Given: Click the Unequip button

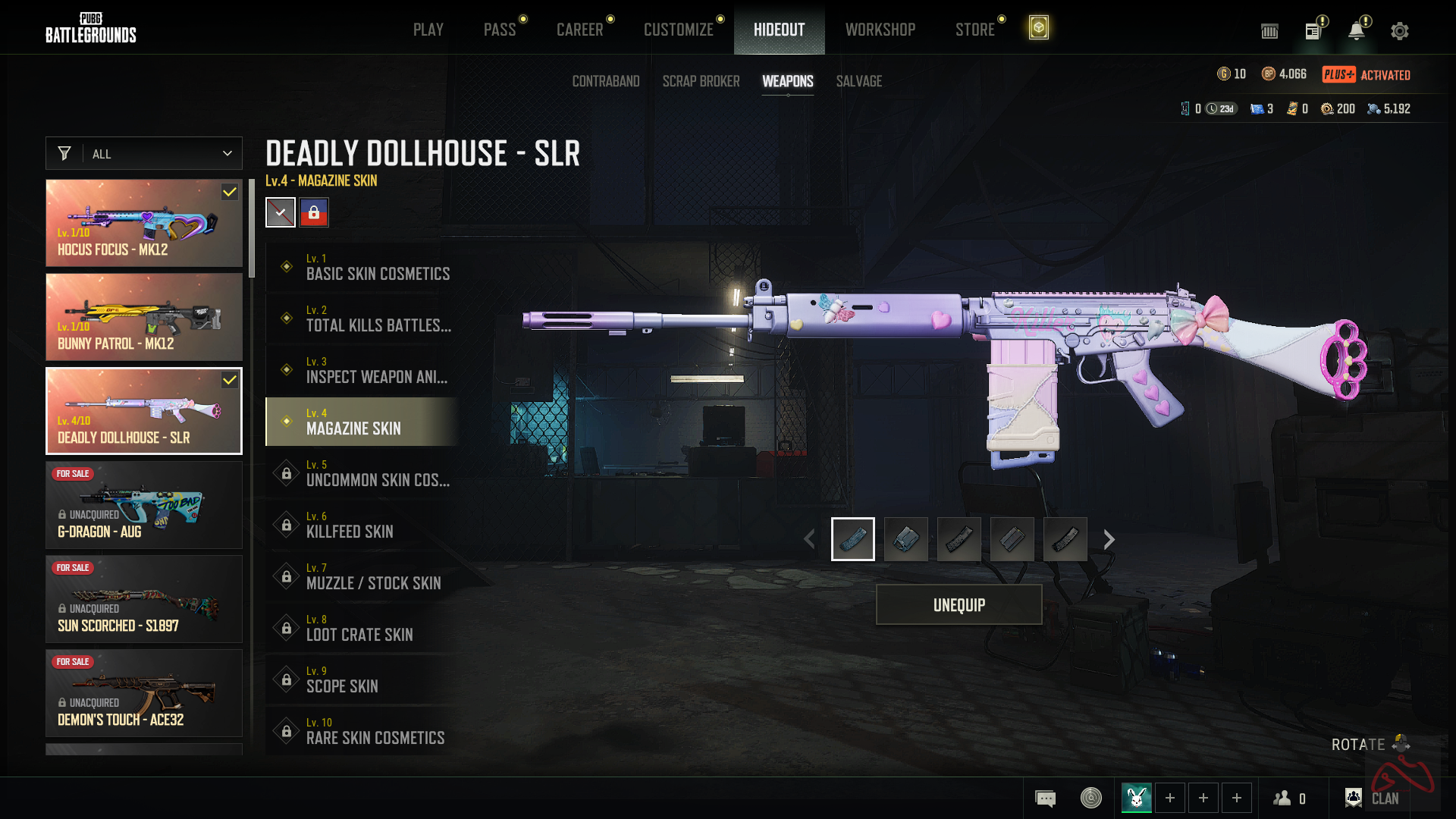Looking at the screenshot, I should pyautogui.click(x=959, y=604).
